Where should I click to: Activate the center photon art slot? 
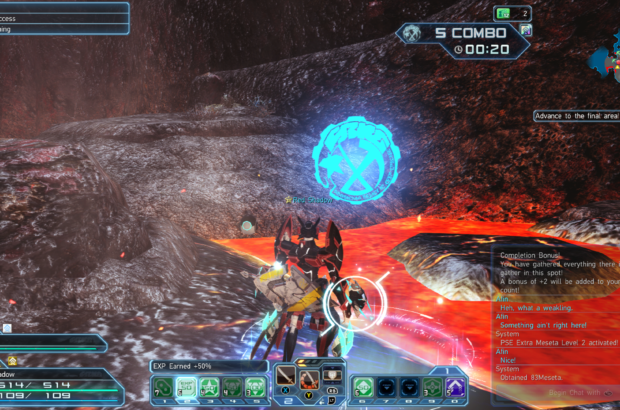point(310,380)
